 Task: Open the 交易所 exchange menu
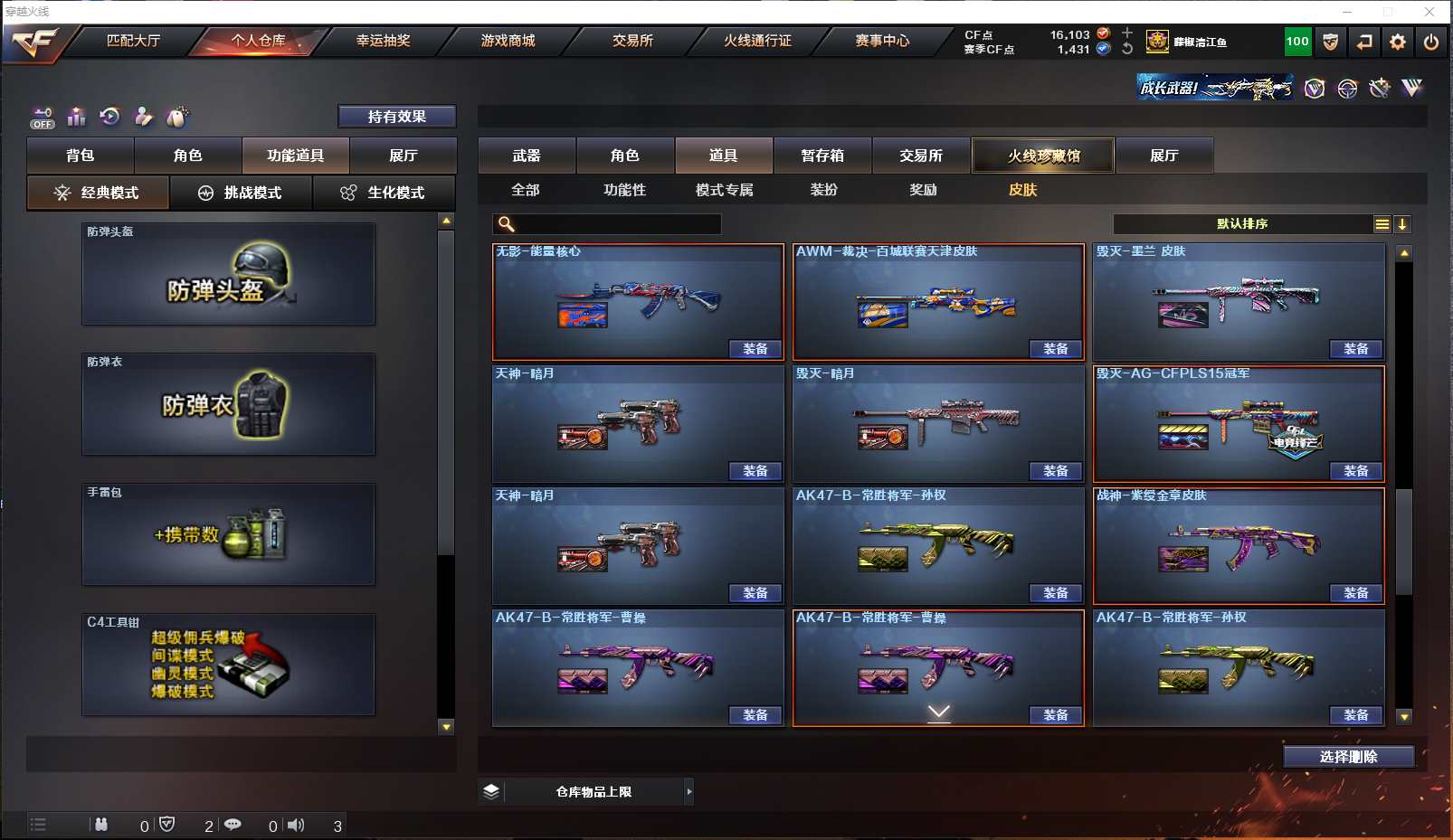632,41
